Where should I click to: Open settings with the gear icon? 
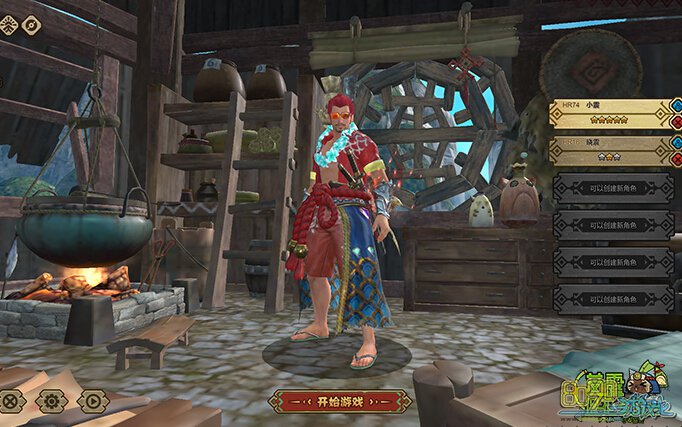[x=52, y=401]
